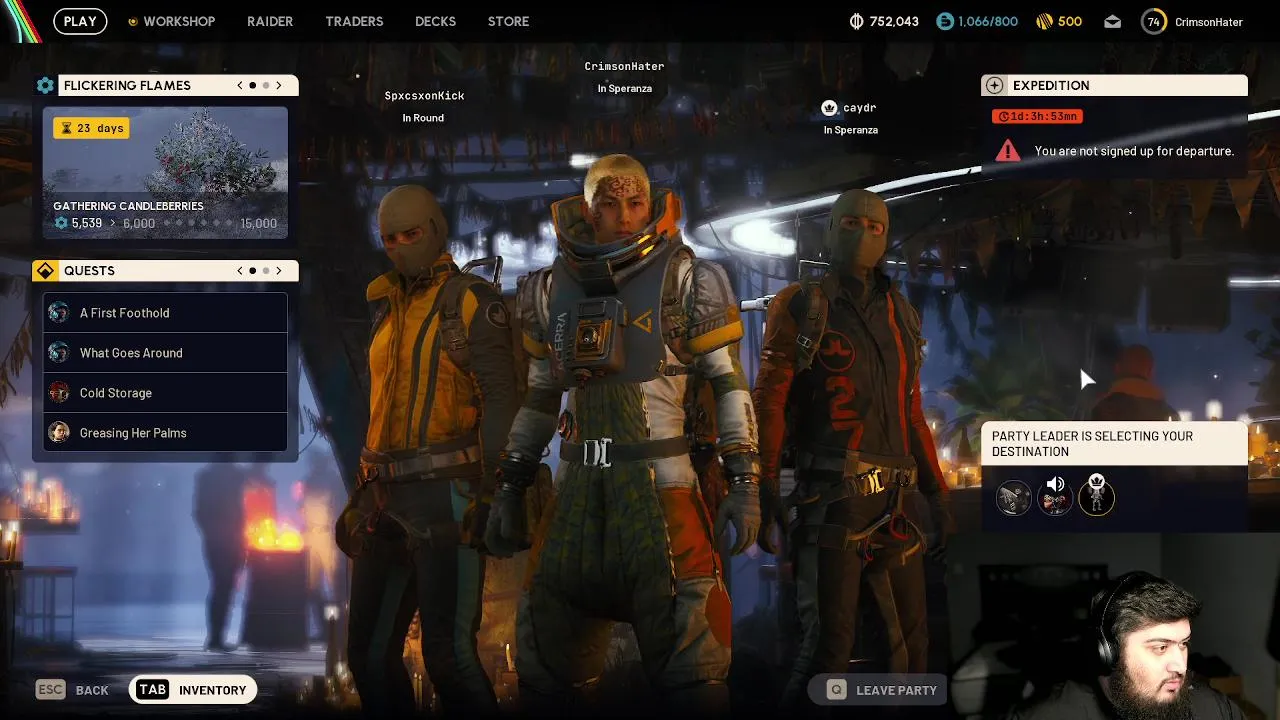Open the Store tab

(508, 21)
